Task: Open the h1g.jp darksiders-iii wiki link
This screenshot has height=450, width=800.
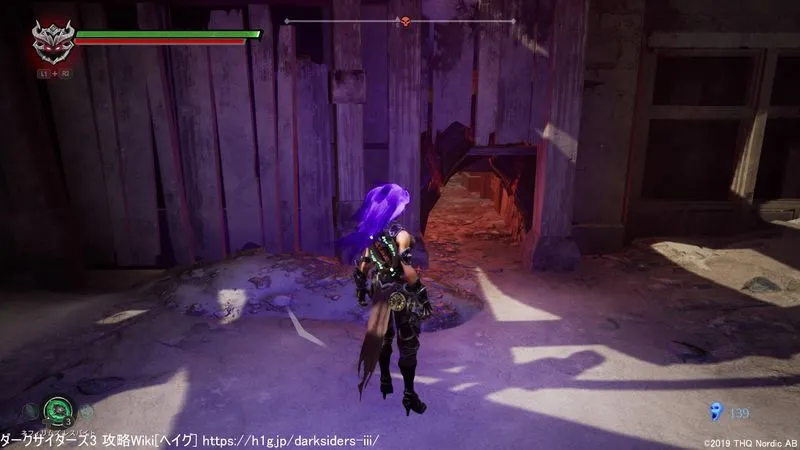Action: coord(308,440)
